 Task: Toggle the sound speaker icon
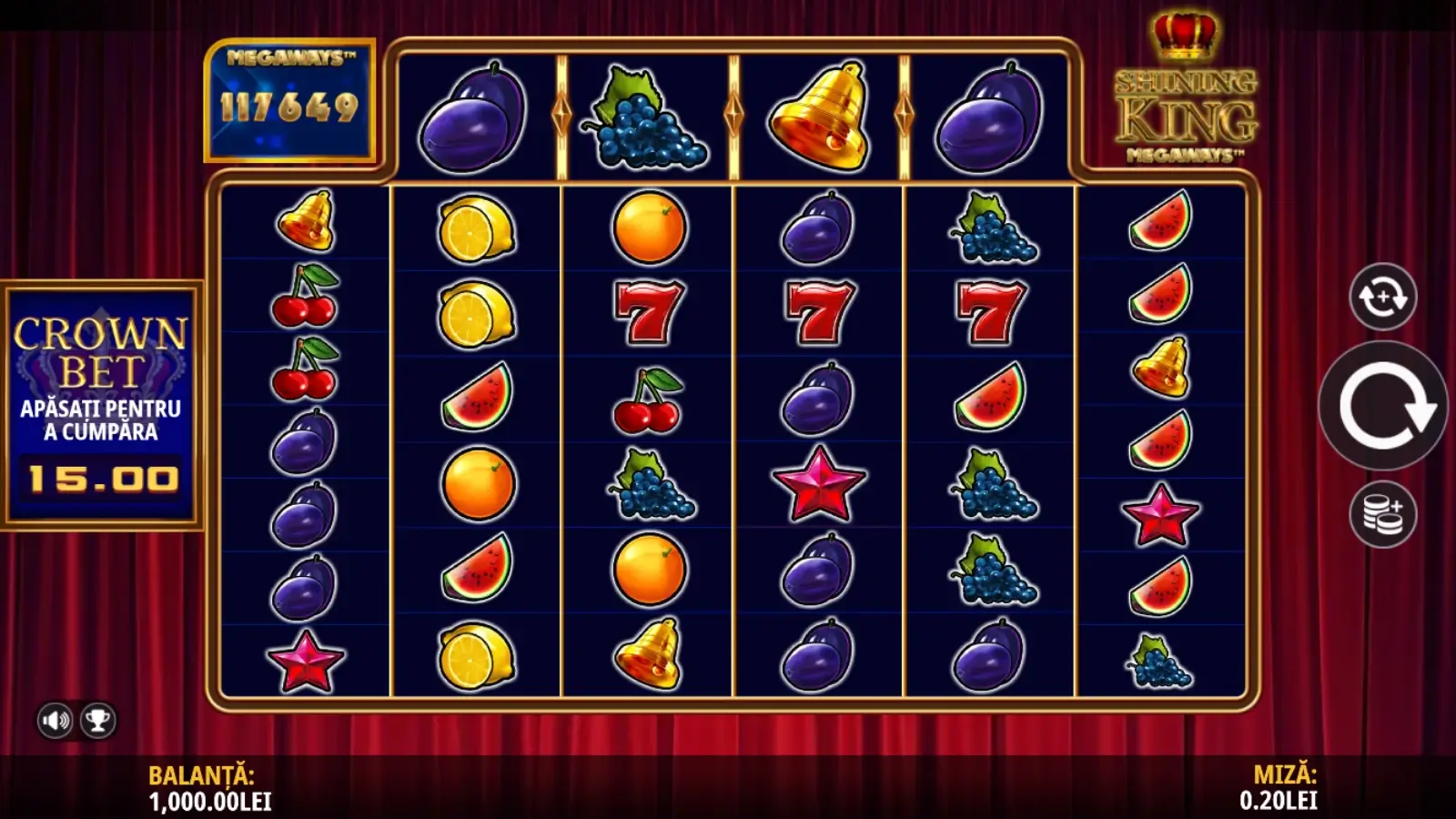click(55, 721)
